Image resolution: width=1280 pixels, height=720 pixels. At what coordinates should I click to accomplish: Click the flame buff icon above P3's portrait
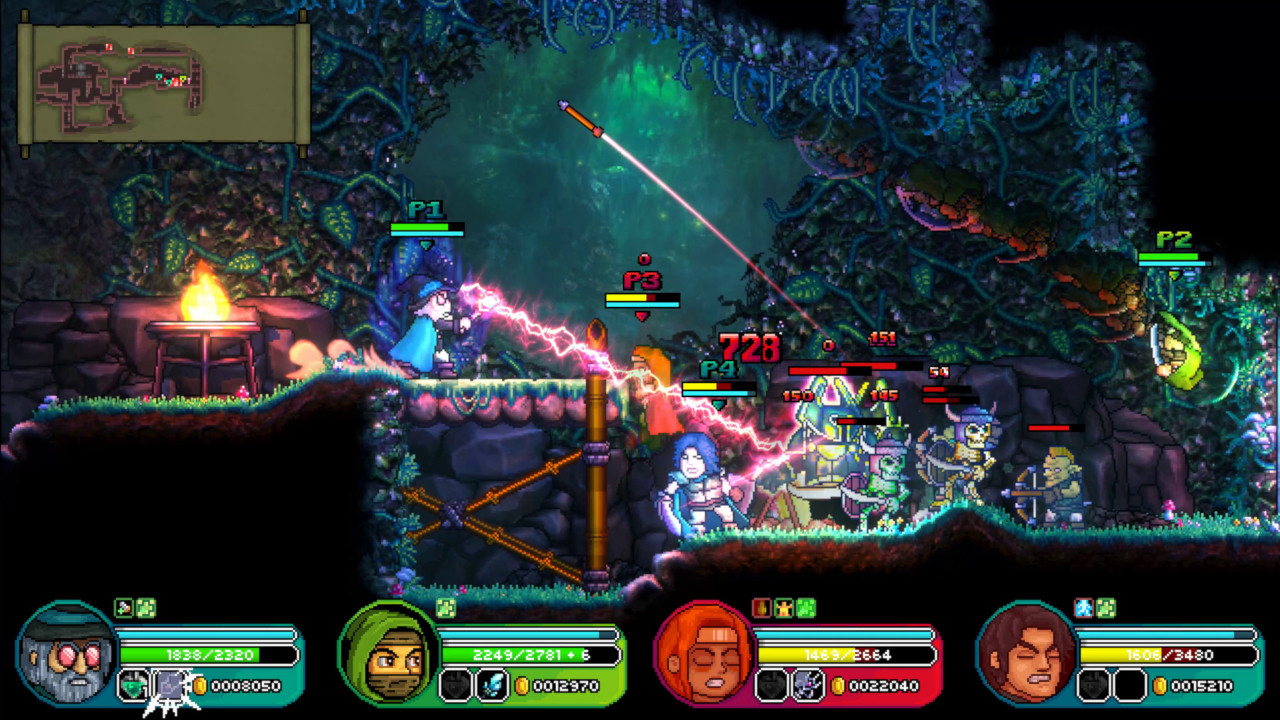[x=760, y=608]
